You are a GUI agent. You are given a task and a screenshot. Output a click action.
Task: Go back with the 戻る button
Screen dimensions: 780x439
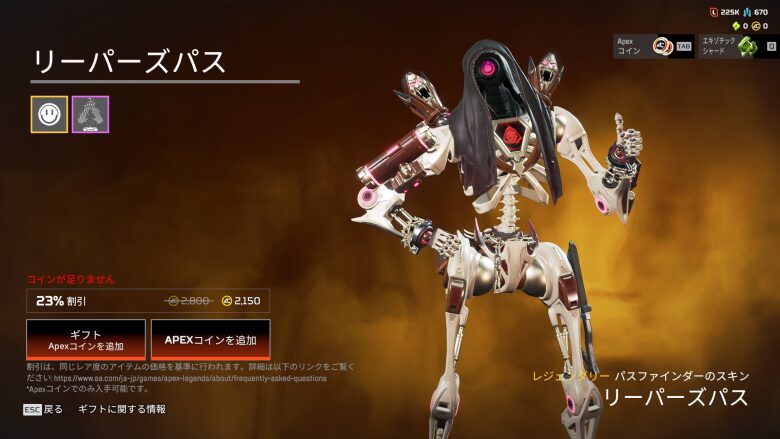(43, 409)
